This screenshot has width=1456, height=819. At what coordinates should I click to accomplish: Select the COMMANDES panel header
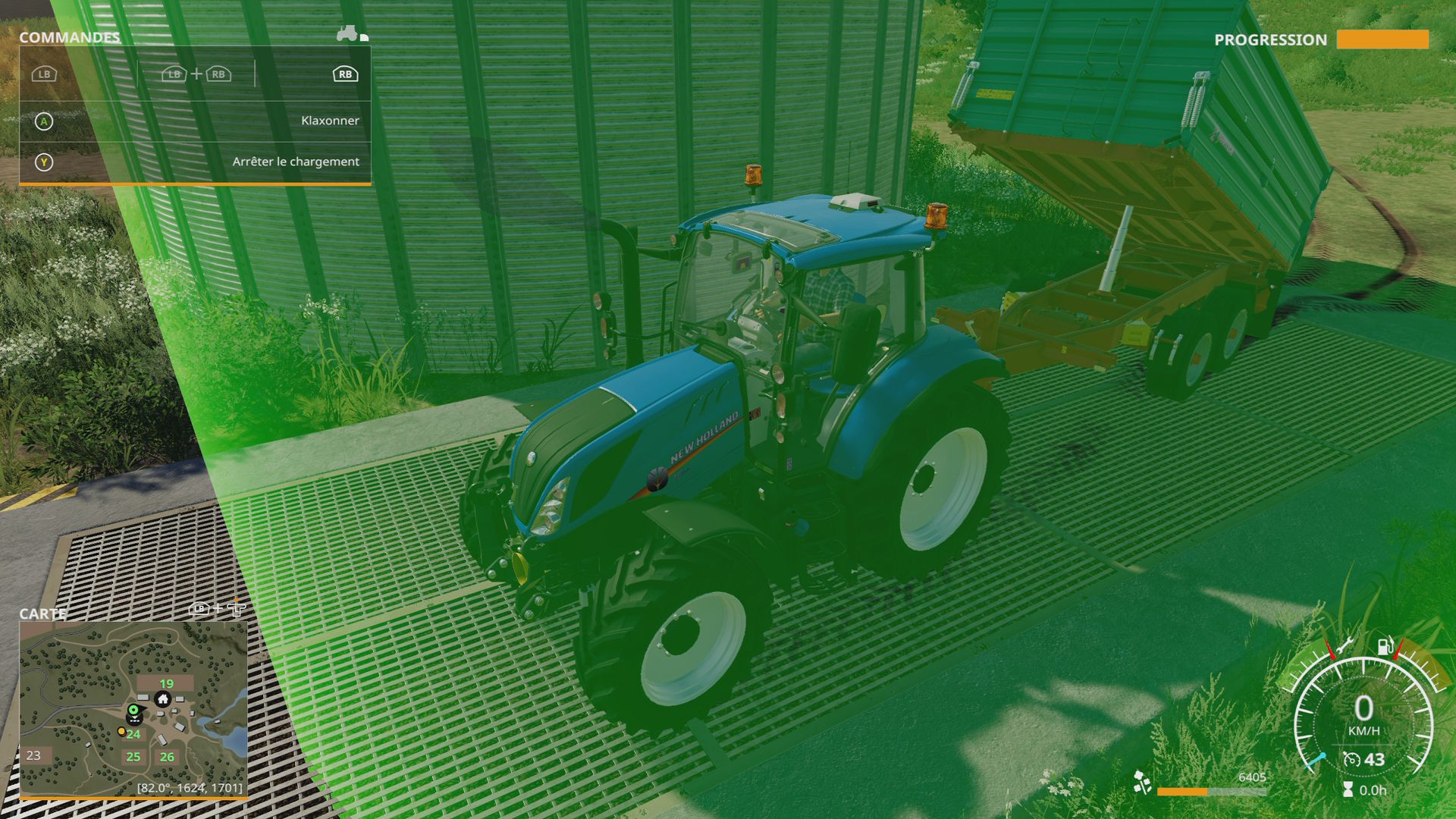coord(70,36)
